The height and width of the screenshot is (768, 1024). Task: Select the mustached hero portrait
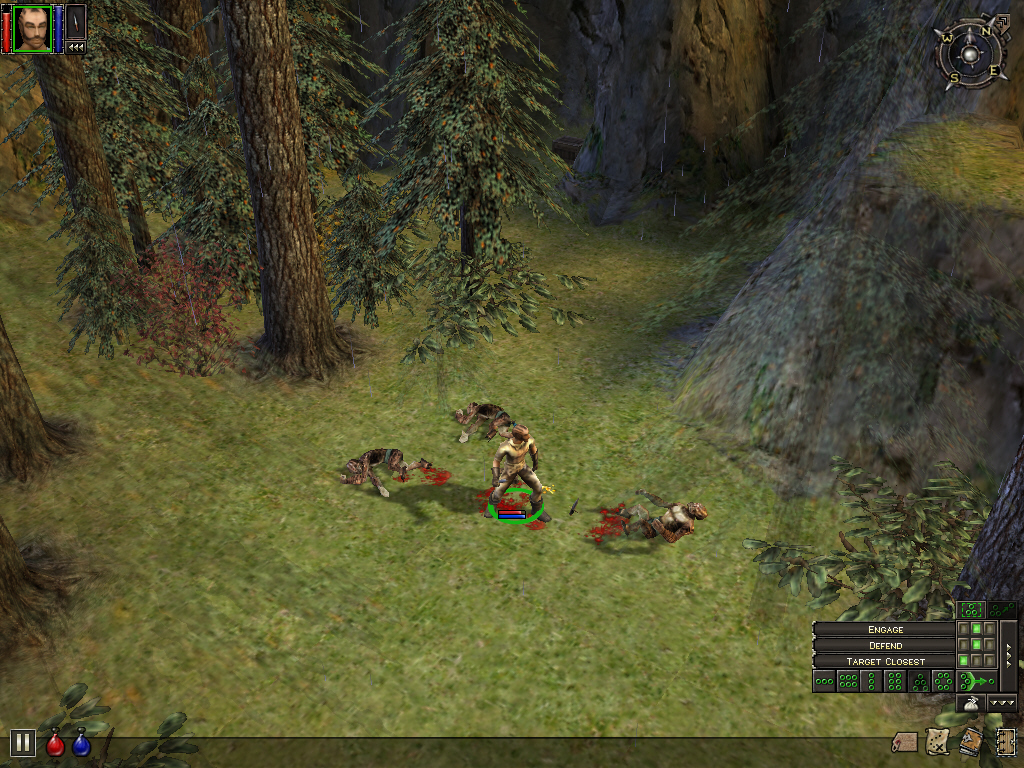pyautogui.click(x=32, y=27)
